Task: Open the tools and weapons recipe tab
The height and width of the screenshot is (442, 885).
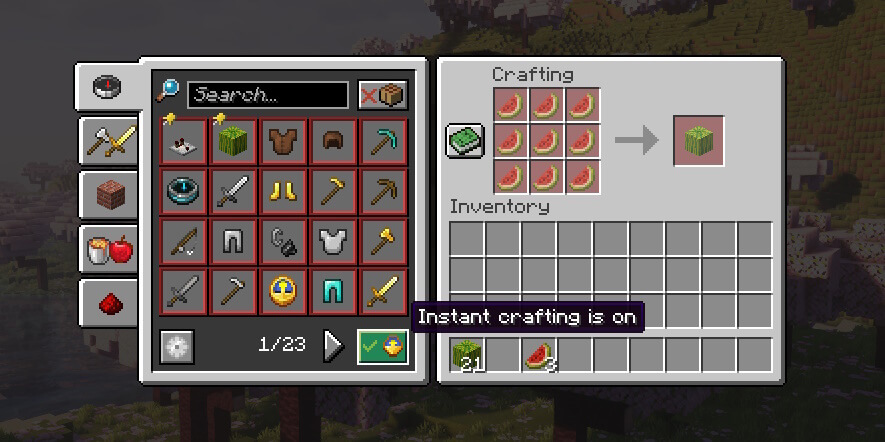Action: pos(107,142)
